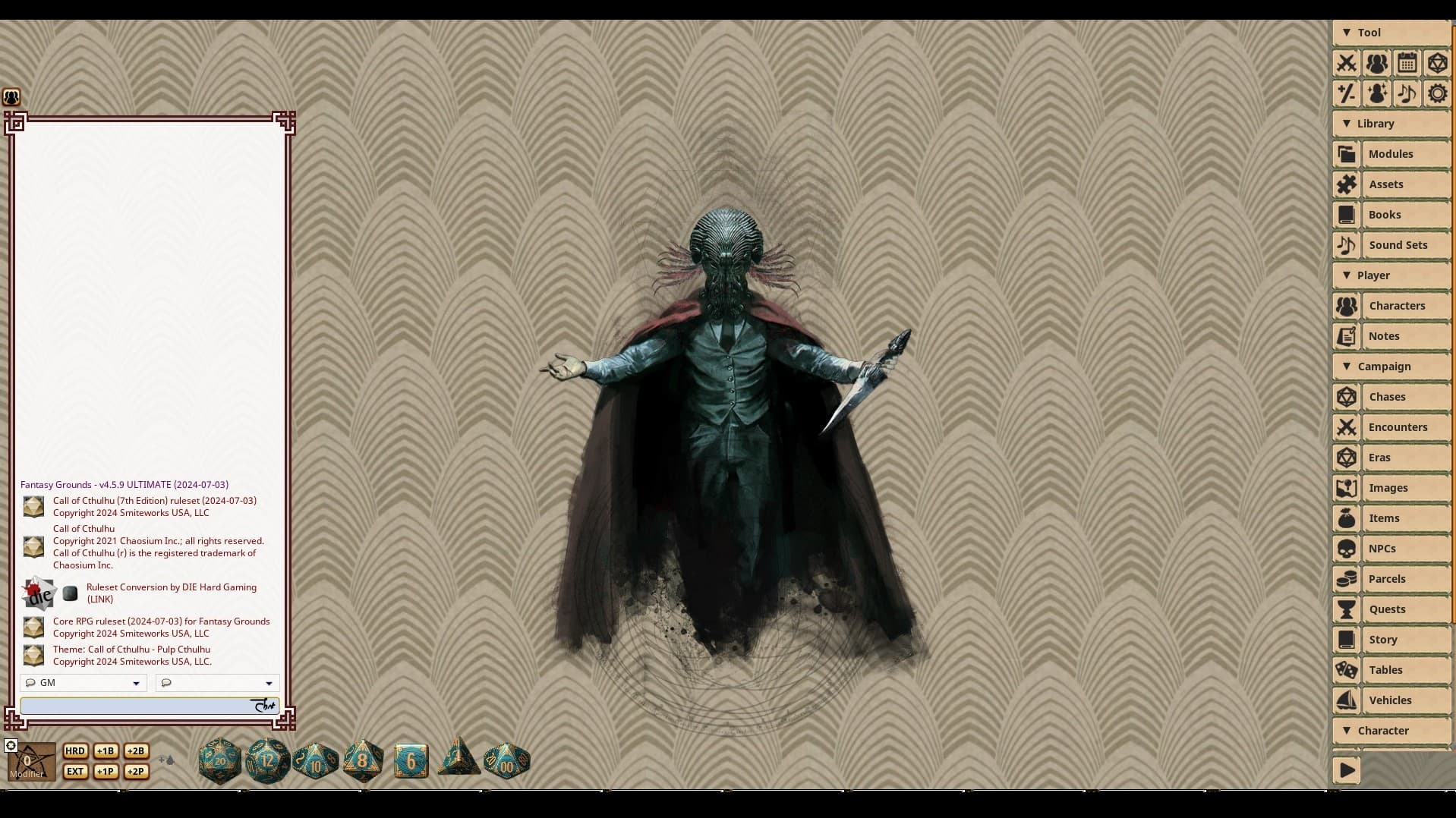Screen dimensions: 1456x818
Task: Open the Effects tool icon
Action: (x=1377, y=93)
